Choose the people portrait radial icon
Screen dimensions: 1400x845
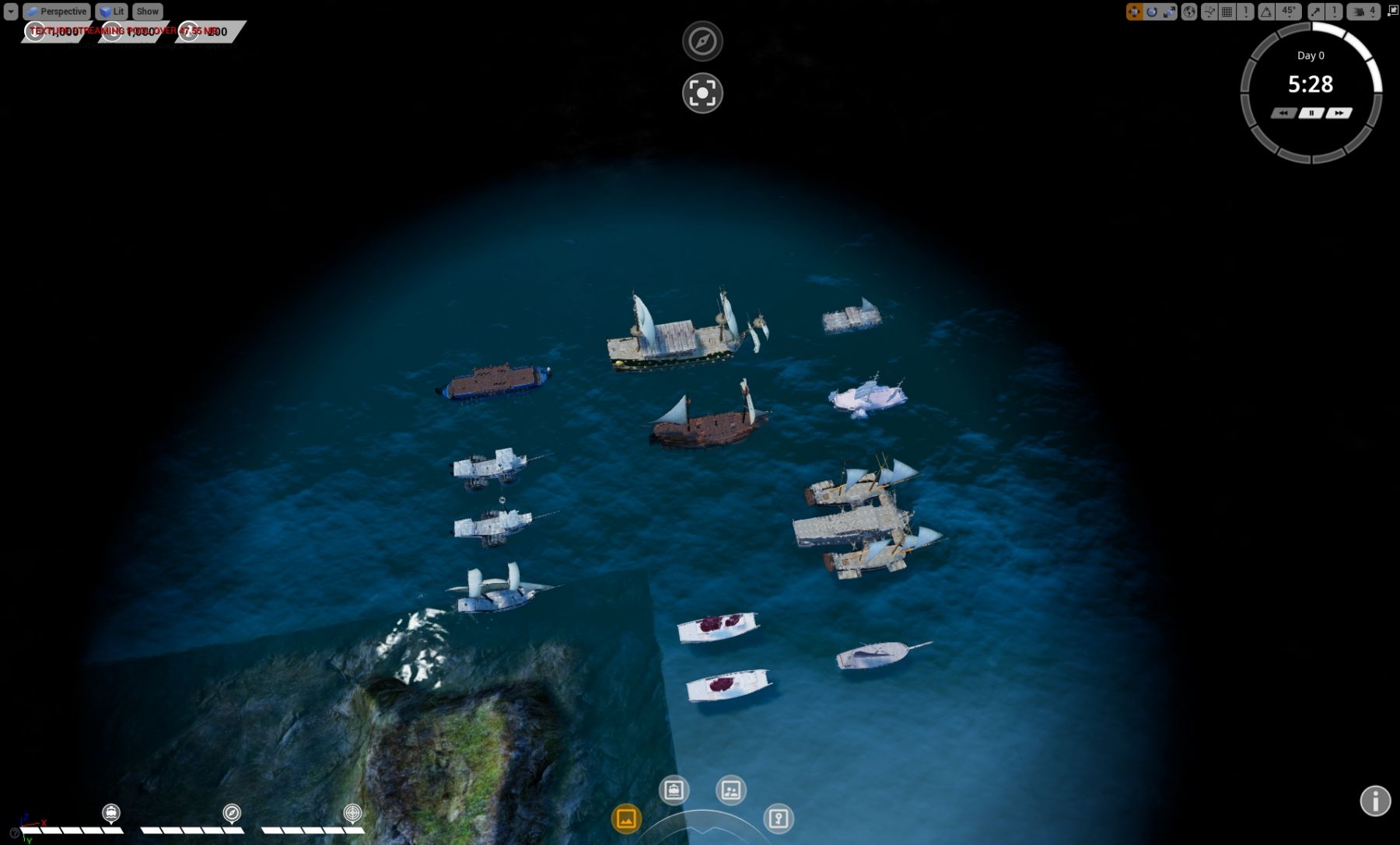730,791
